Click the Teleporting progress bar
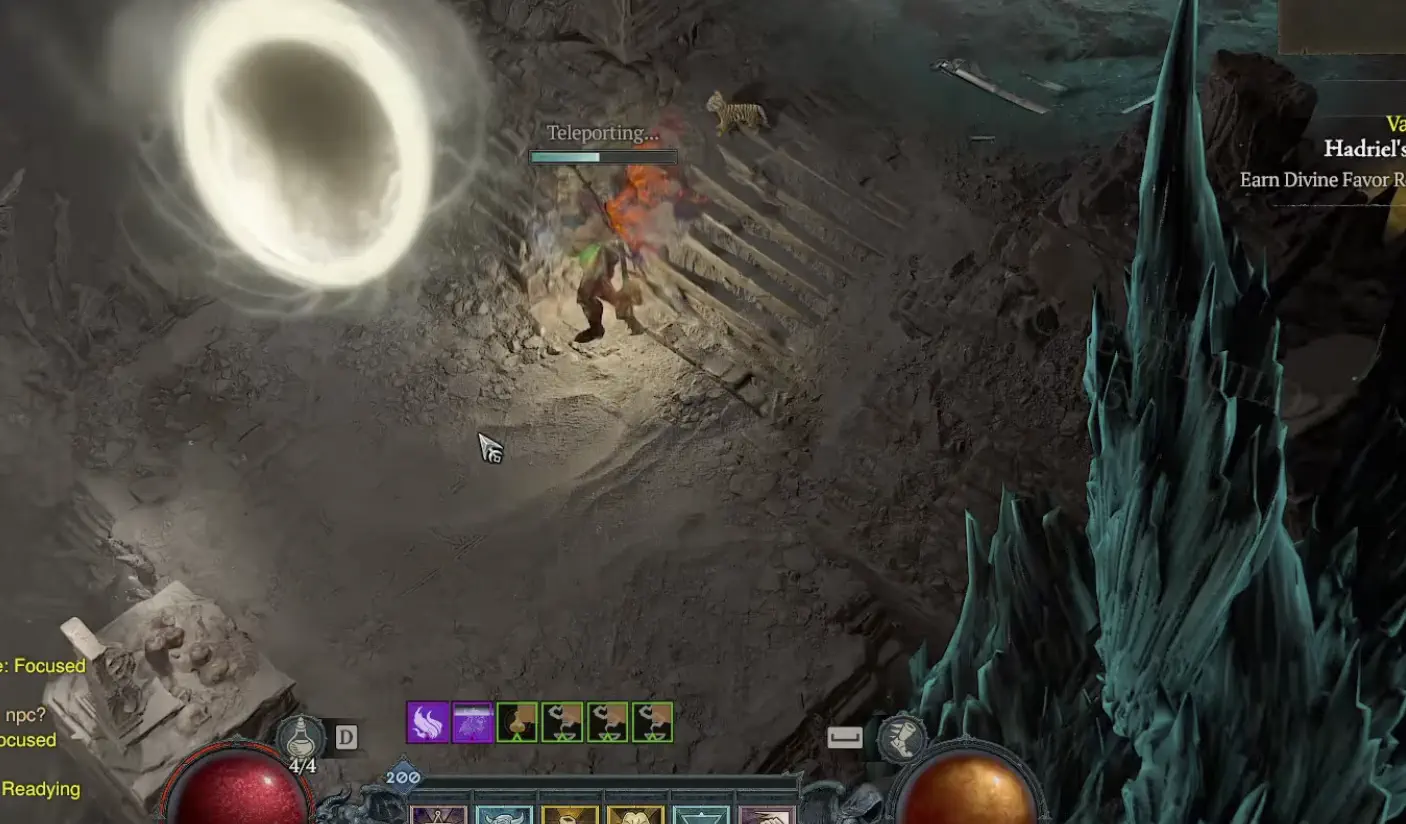1406x824 pixels. pos(602,157)
